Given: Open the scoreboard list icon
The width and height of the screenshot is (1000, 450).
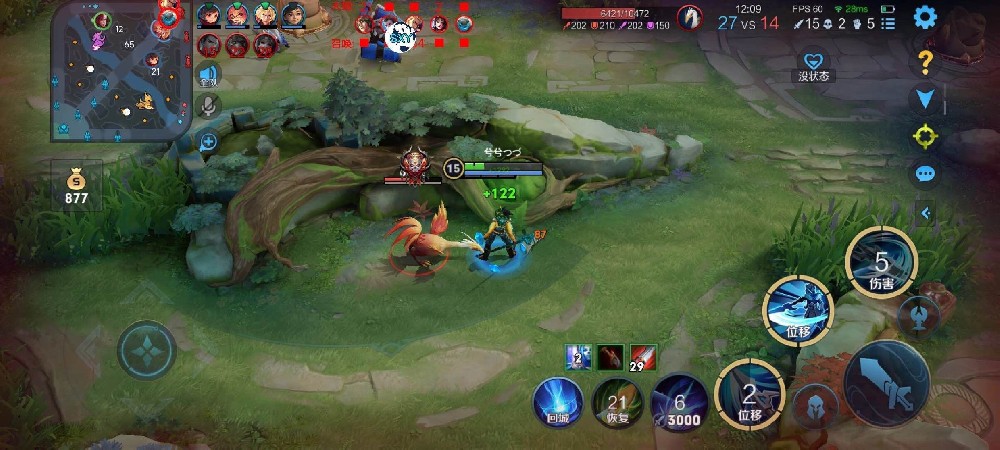Looking at the screenshot, I should (x=889, y=23).
